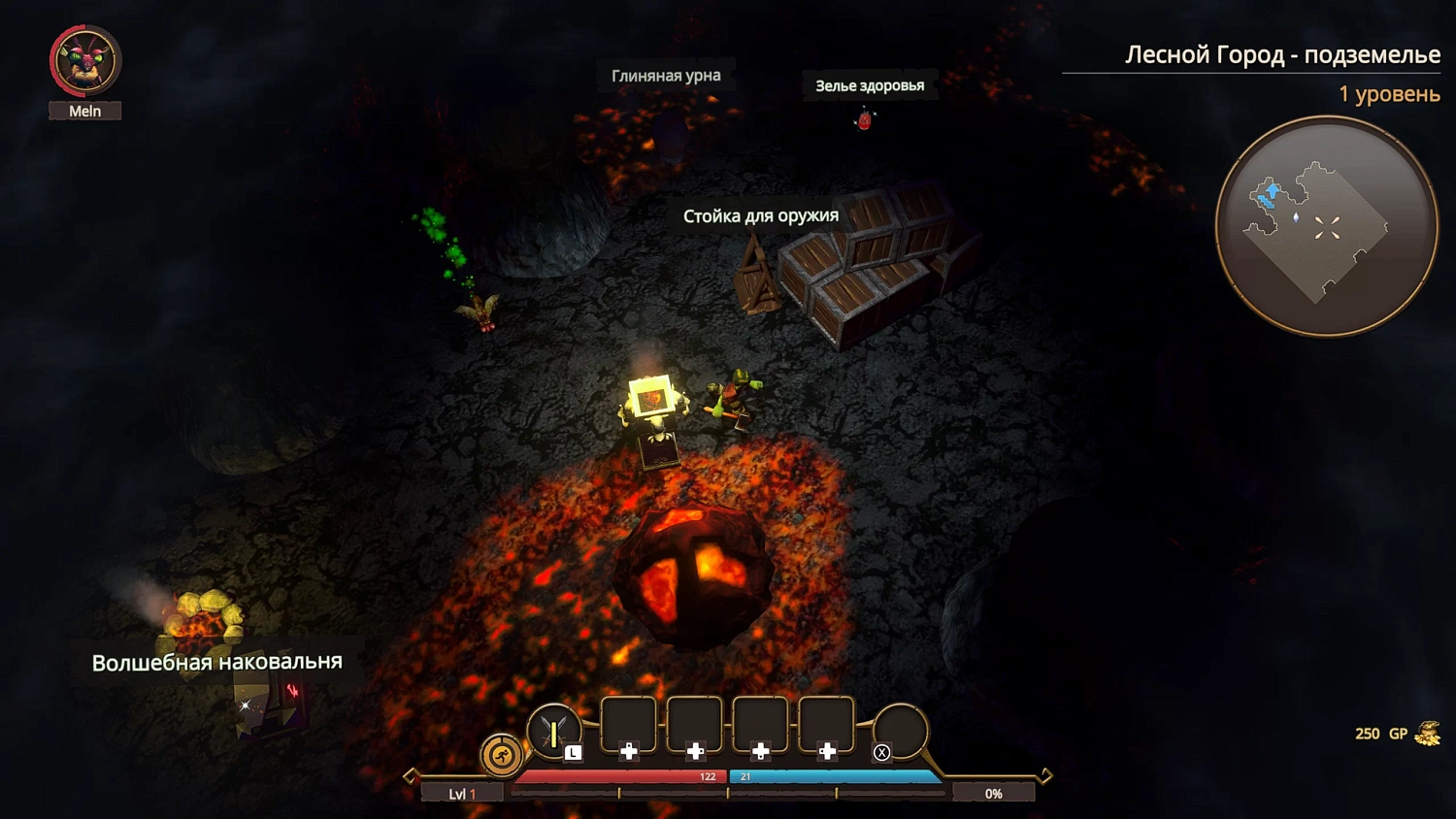Click the "Глиняная урна" label
The width and height of the screenshot is (1456, 819).
pos(667,75)
